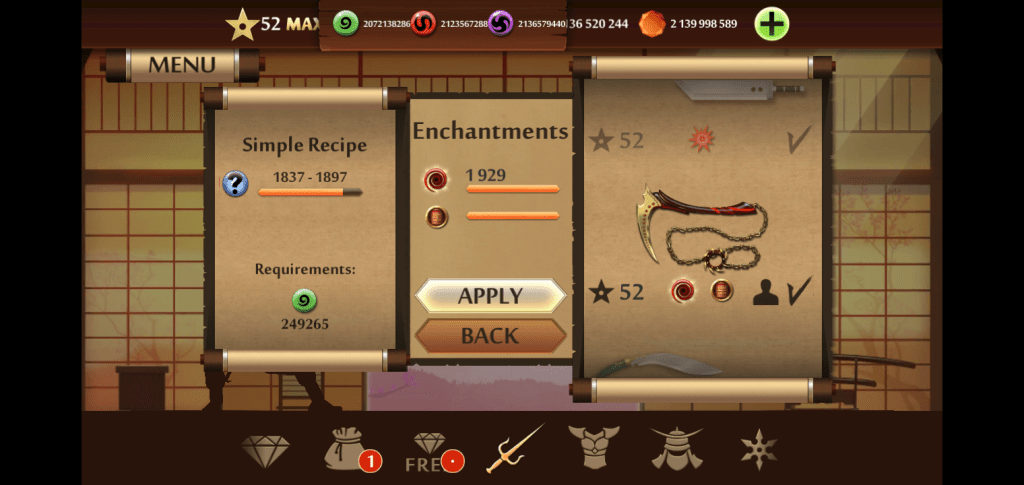
Task: Choose the red swirl enchantment with 1 929
Action: (x=435, y=179)
